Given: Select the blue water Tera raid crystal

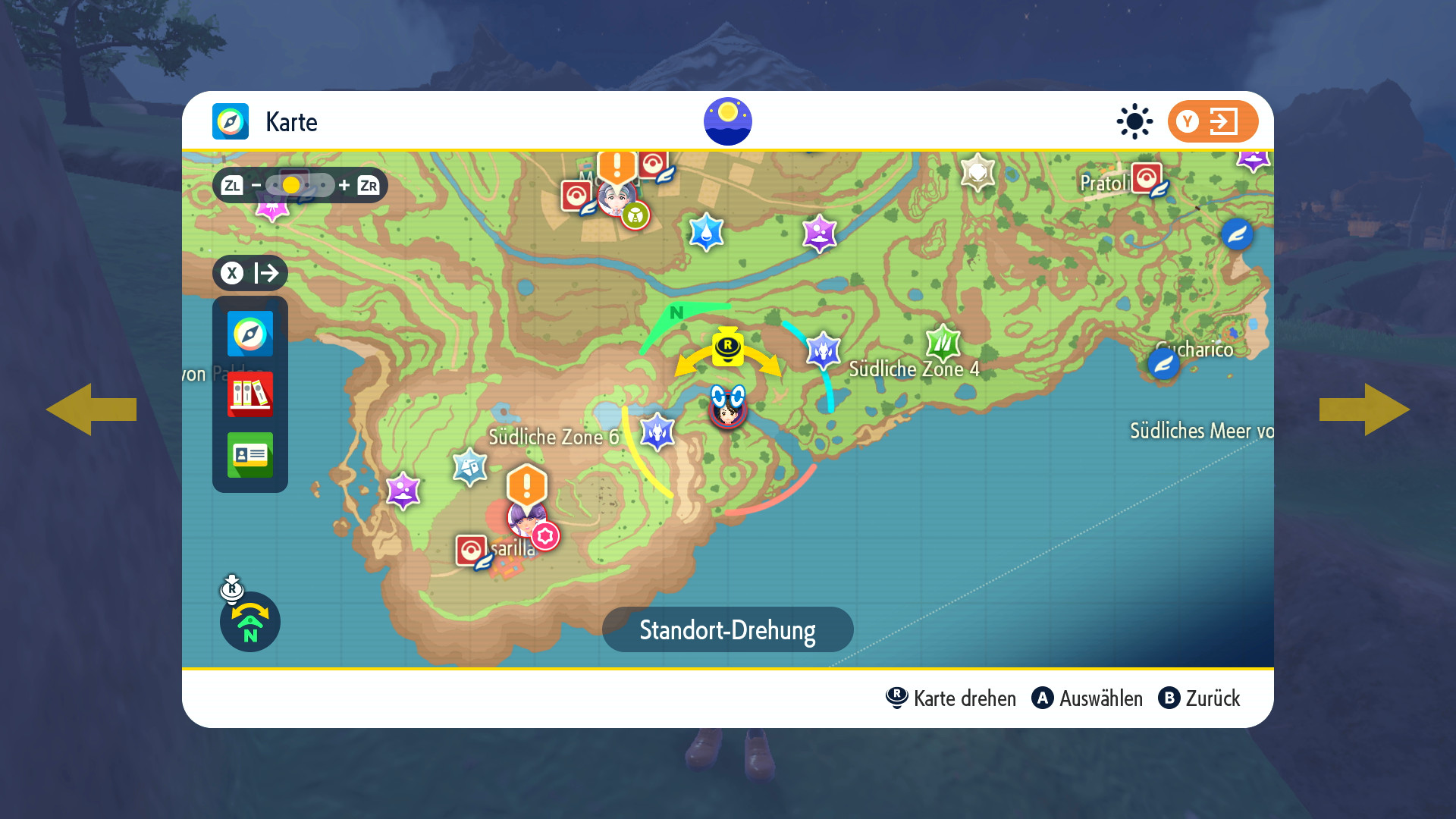Looking at the screenshot, I should coord(707,232).
